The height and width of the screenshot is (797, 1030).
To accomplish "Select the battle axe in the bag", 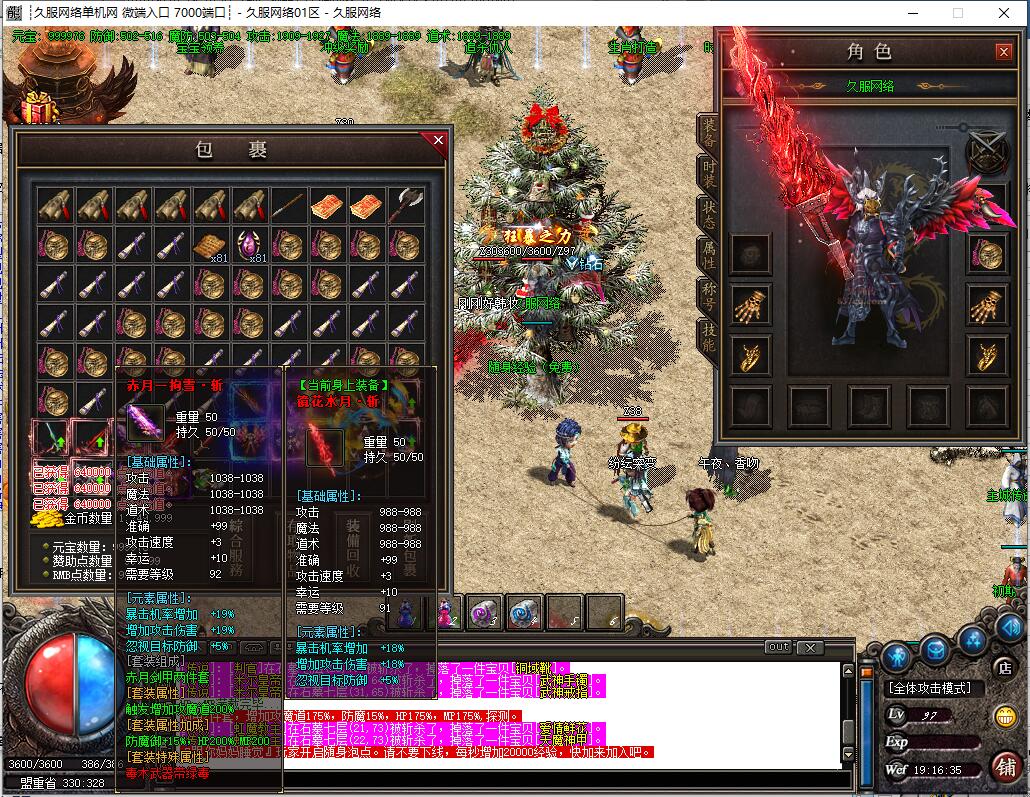I will [x=406, y=206].
